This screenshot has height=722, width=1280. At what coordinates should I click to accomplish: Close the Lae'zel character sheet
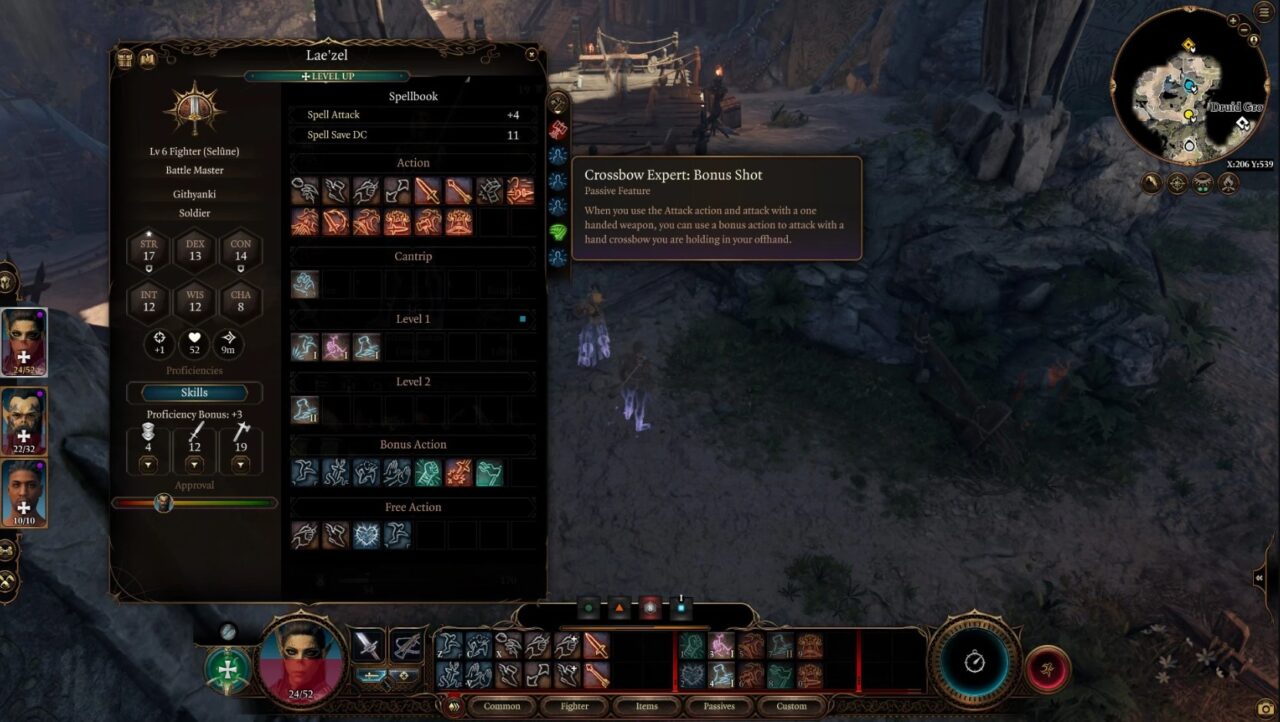[x=531, y=55]
